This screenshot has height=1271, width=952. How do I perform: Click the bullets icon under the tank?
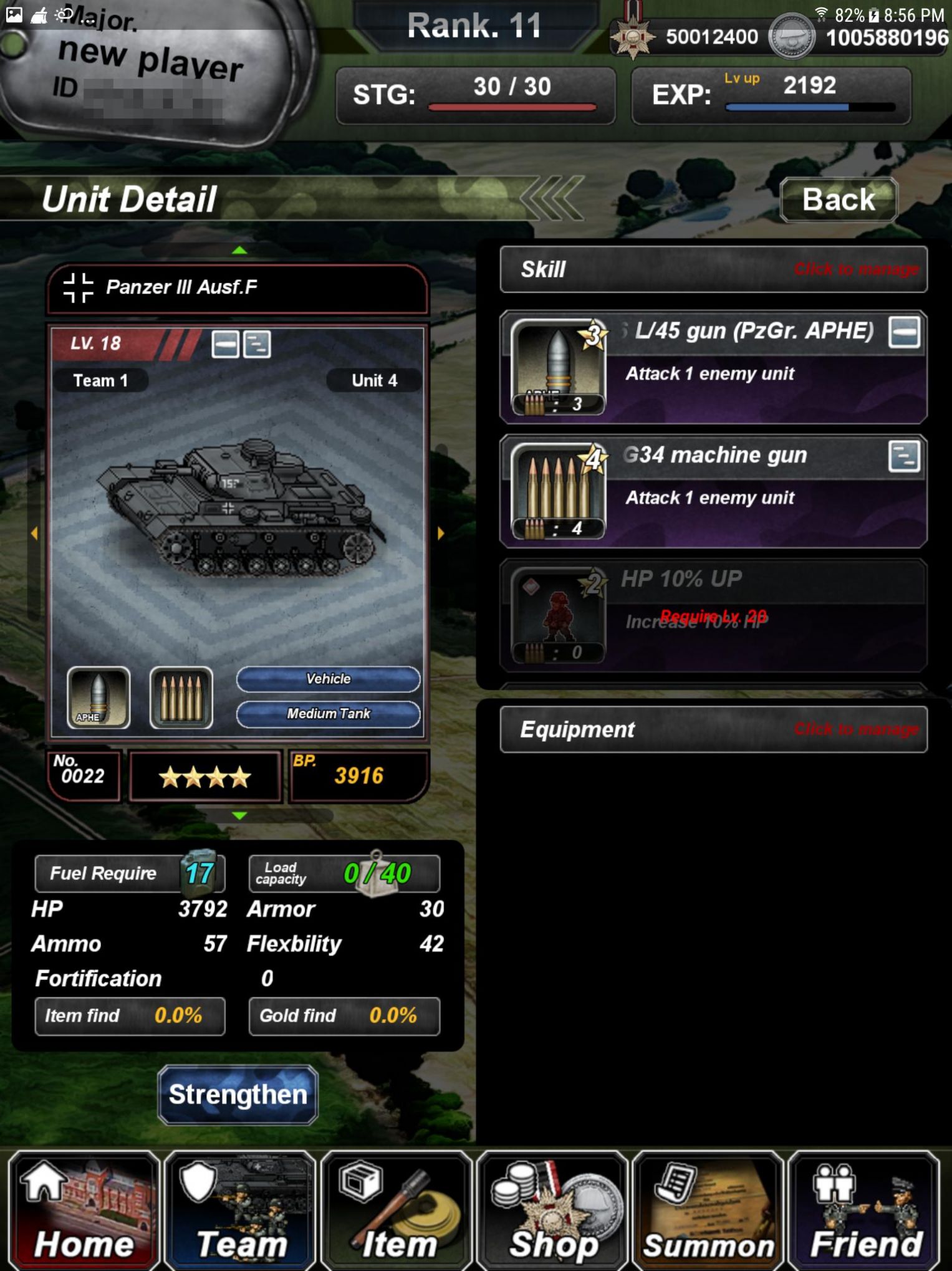[181, 698]
